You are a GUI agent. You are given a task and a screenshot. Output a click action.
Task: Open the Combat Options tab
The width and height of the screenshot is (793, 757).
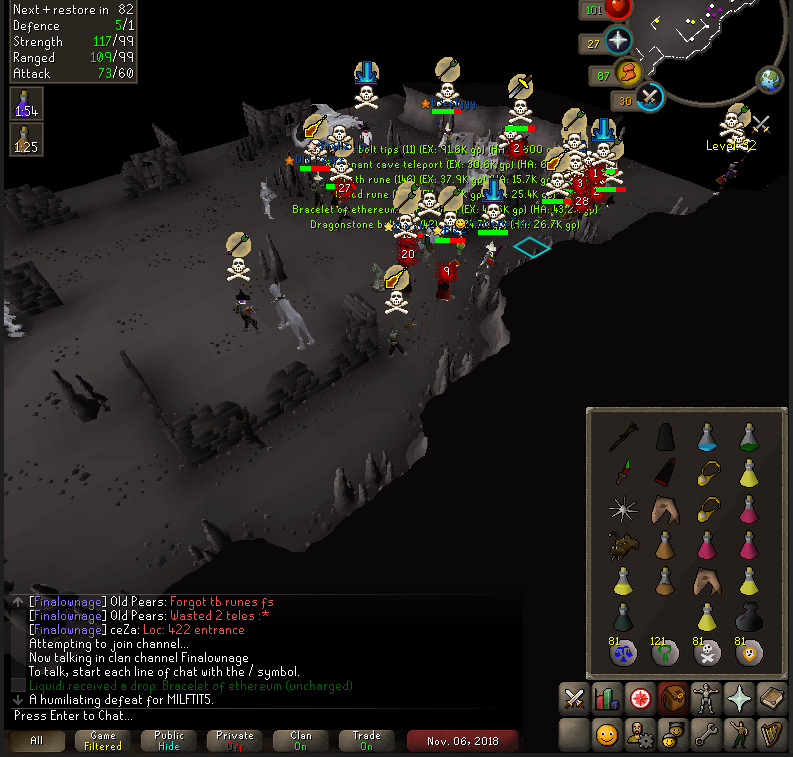(x=573, y=698)
